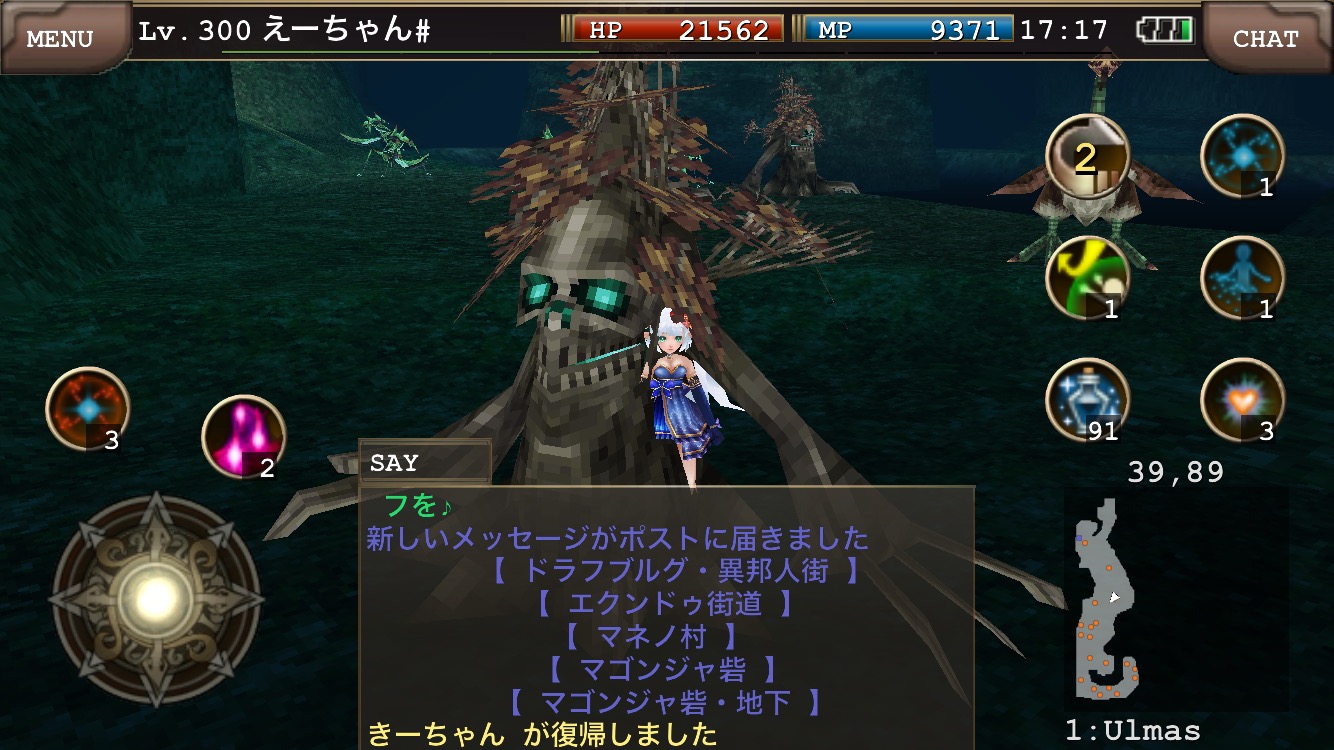The width and height of the screenshot is (1334, 750).
Task: Activate the blue silhouette figure skill
Action: [x=1242, y=279]
